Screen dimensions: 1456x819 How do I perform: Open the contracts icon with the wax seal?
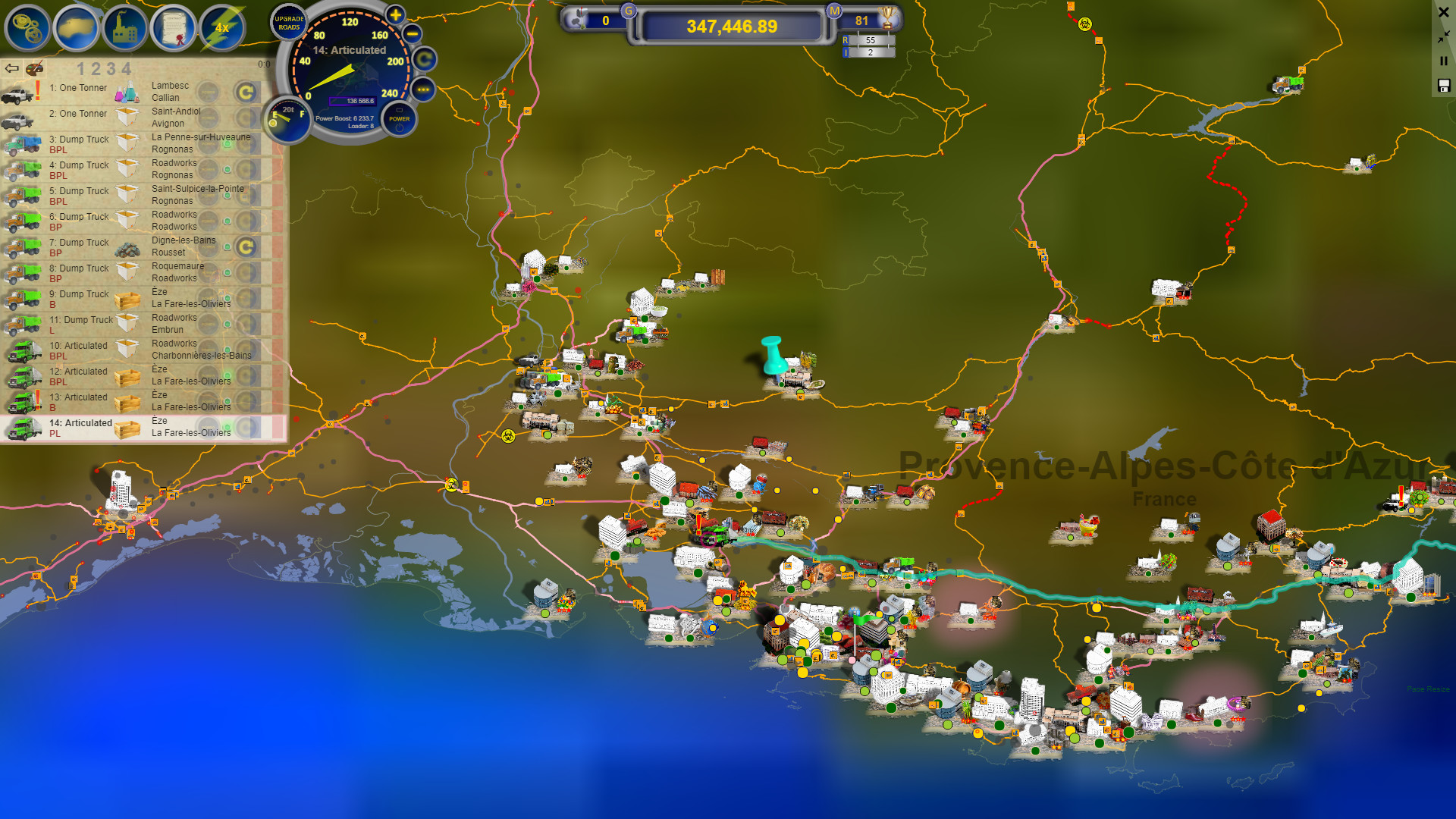coord(176,28)
